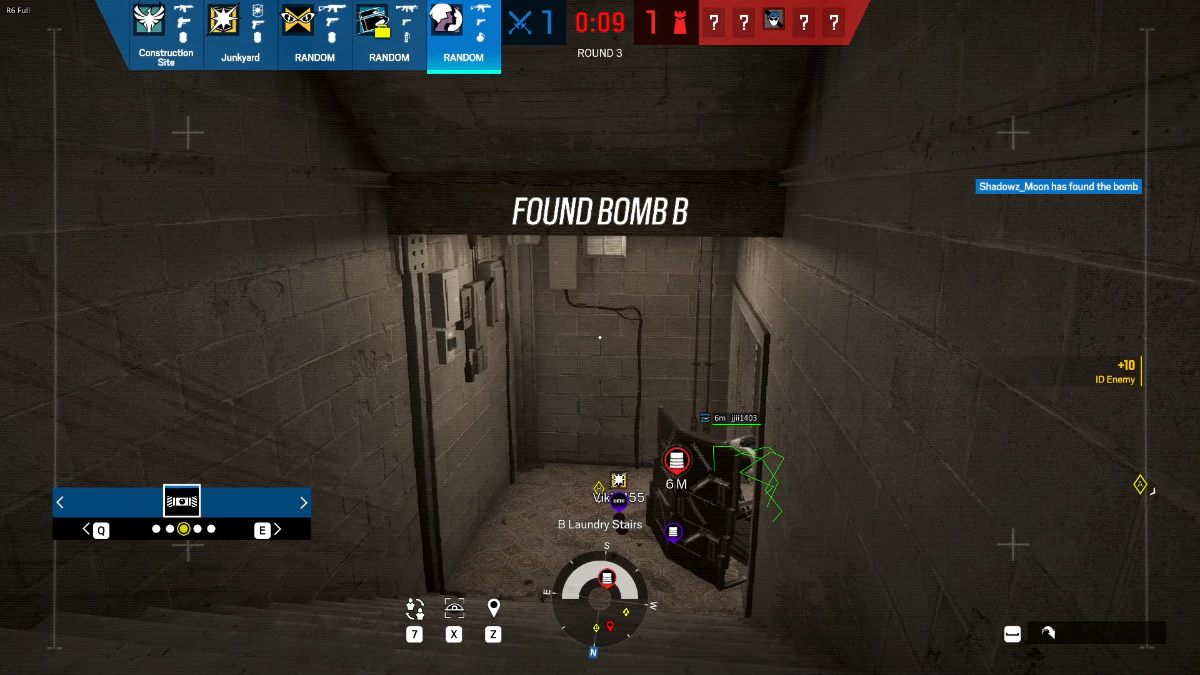The width and height of the screenshot is (1200, 675).
Task: Switch to the previous camera with left arrow
Action: pos(61,502)
